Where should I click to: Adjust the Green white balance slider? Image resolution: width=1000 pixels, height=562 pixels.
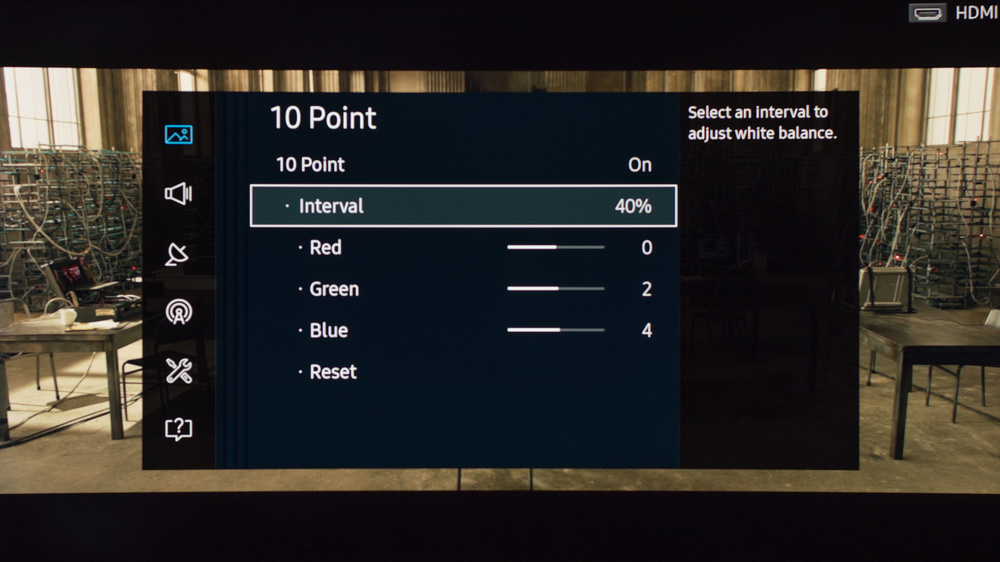click(x=555, y=289)
